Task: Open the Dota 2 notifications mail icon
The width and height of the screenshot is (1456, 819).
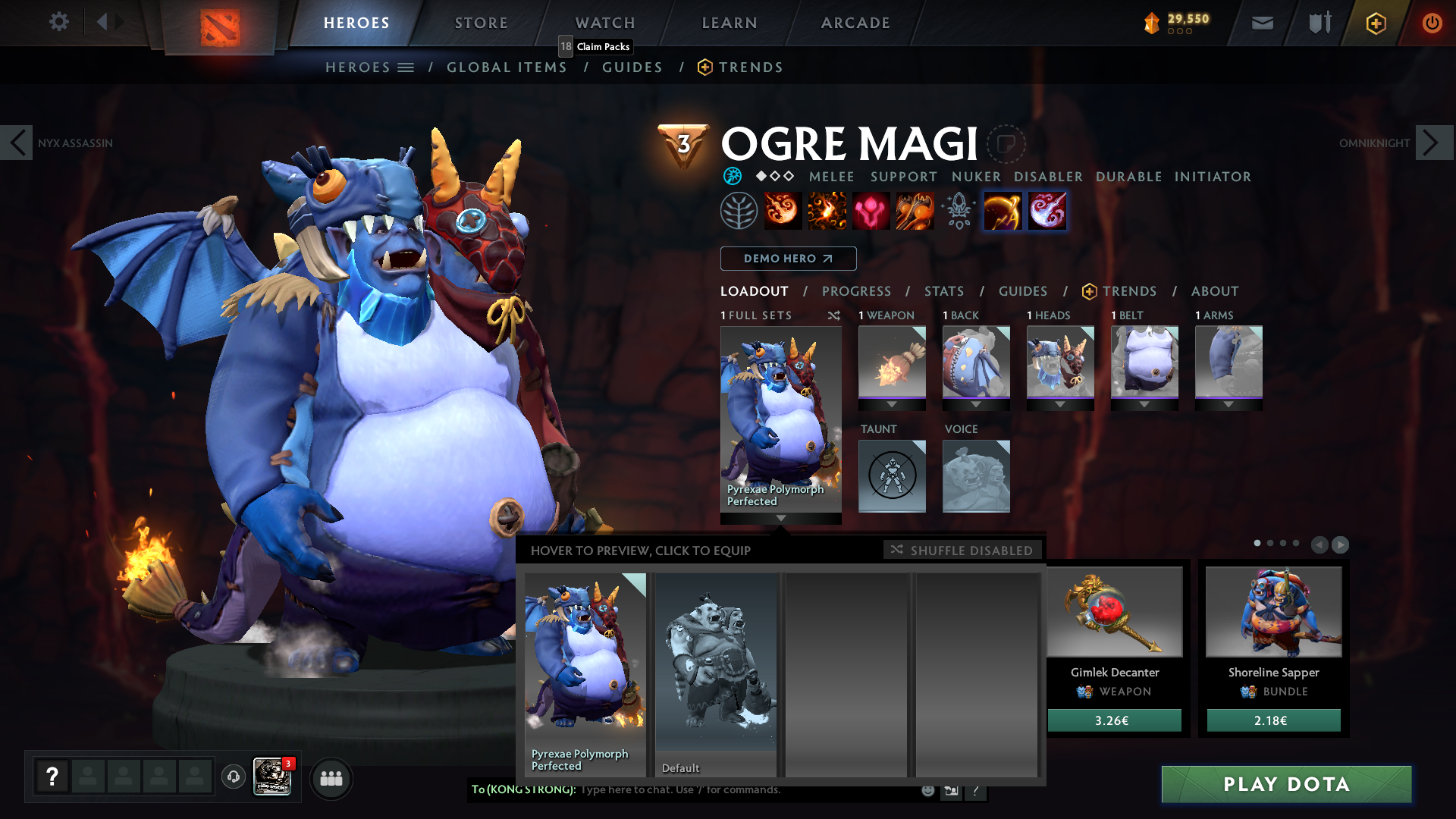Action: point(1261,23)
